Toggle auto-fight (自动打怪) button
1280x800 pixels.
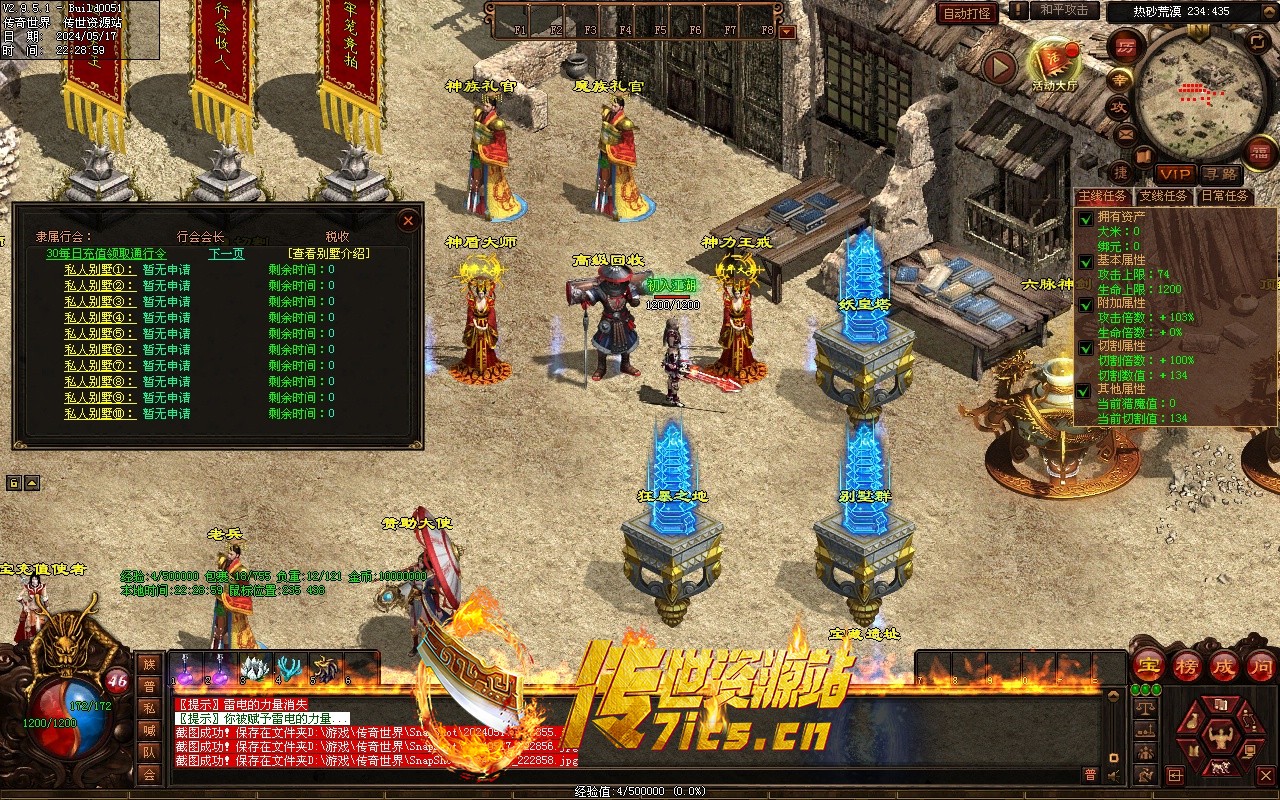(967, 13)
